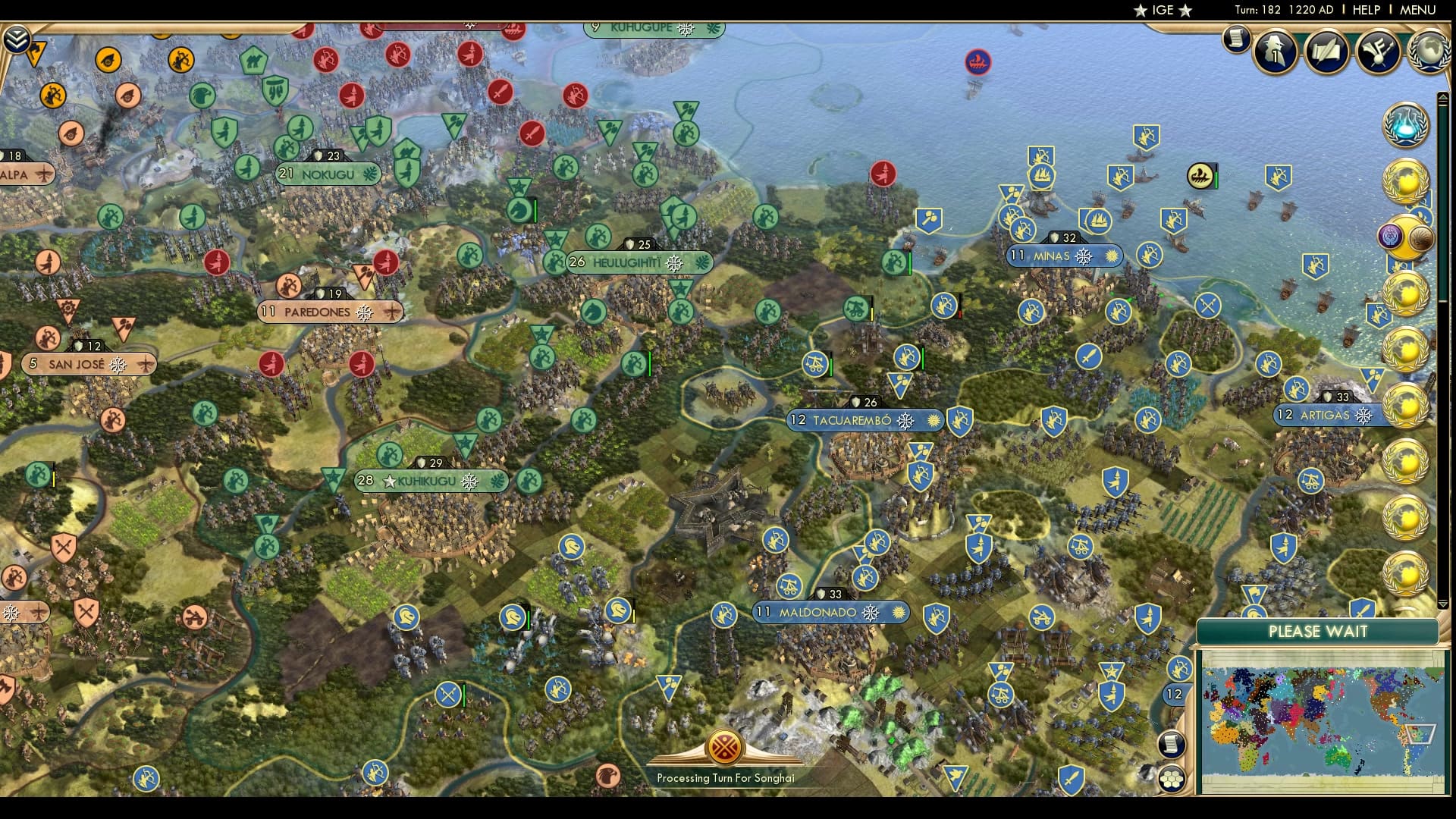
Task: Click the Tacuarembó city banner
Action: [x=853, y=420]
